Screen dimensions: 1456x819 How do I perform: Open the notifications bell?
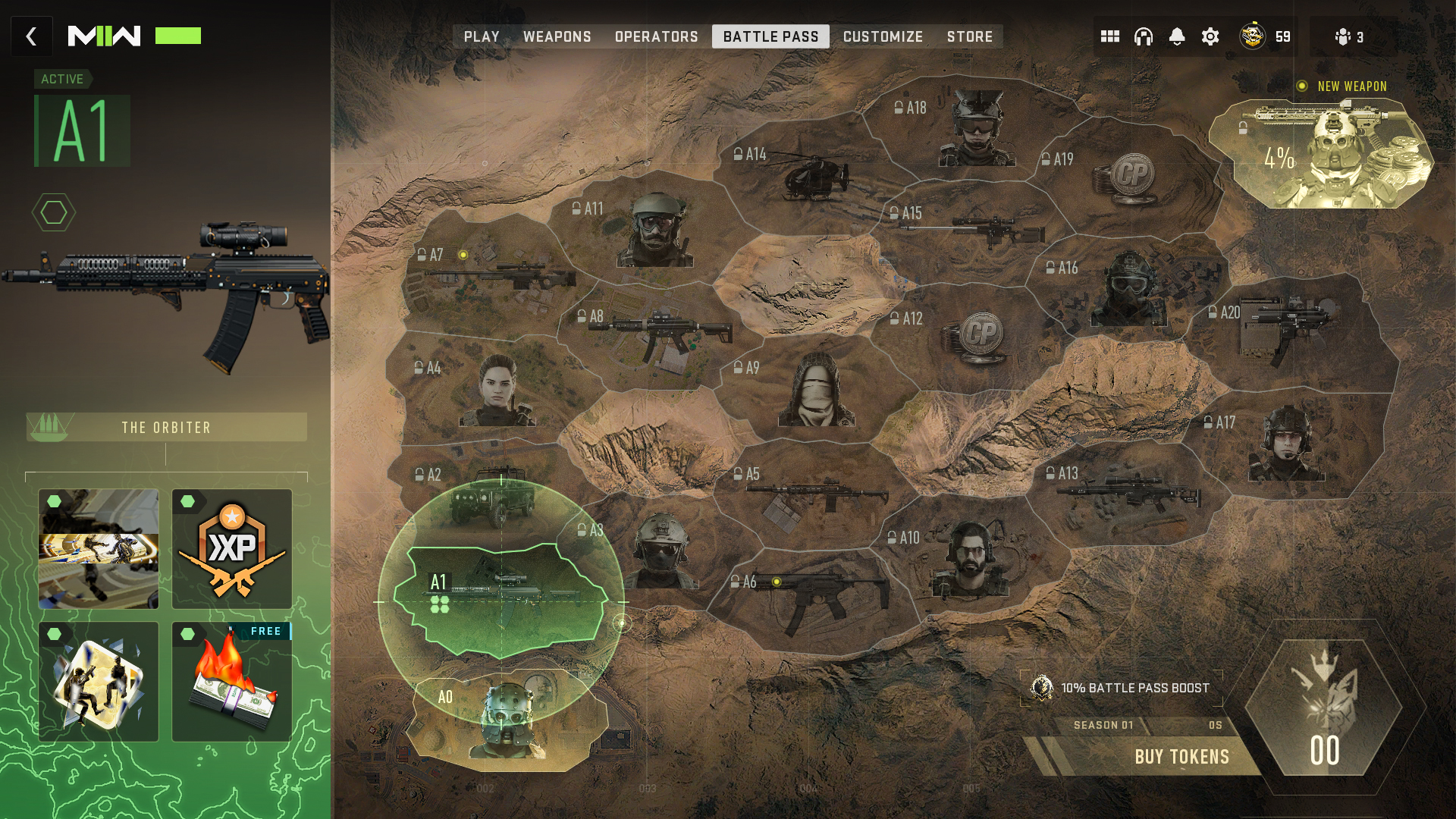pos(1176,36)
